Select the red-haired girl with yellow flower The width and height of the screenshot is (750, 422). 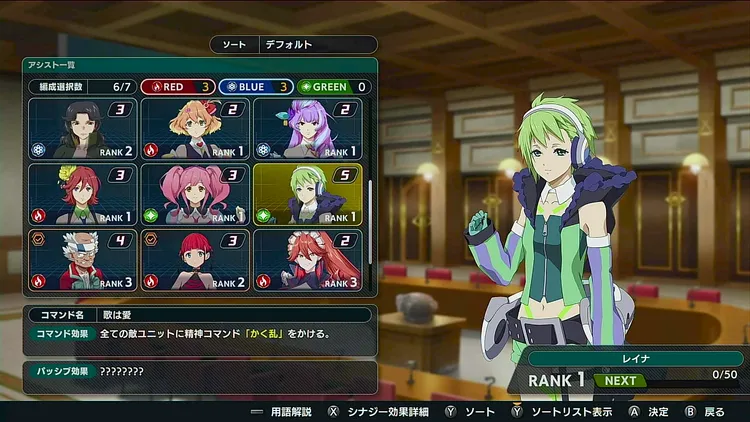[83, 194]
